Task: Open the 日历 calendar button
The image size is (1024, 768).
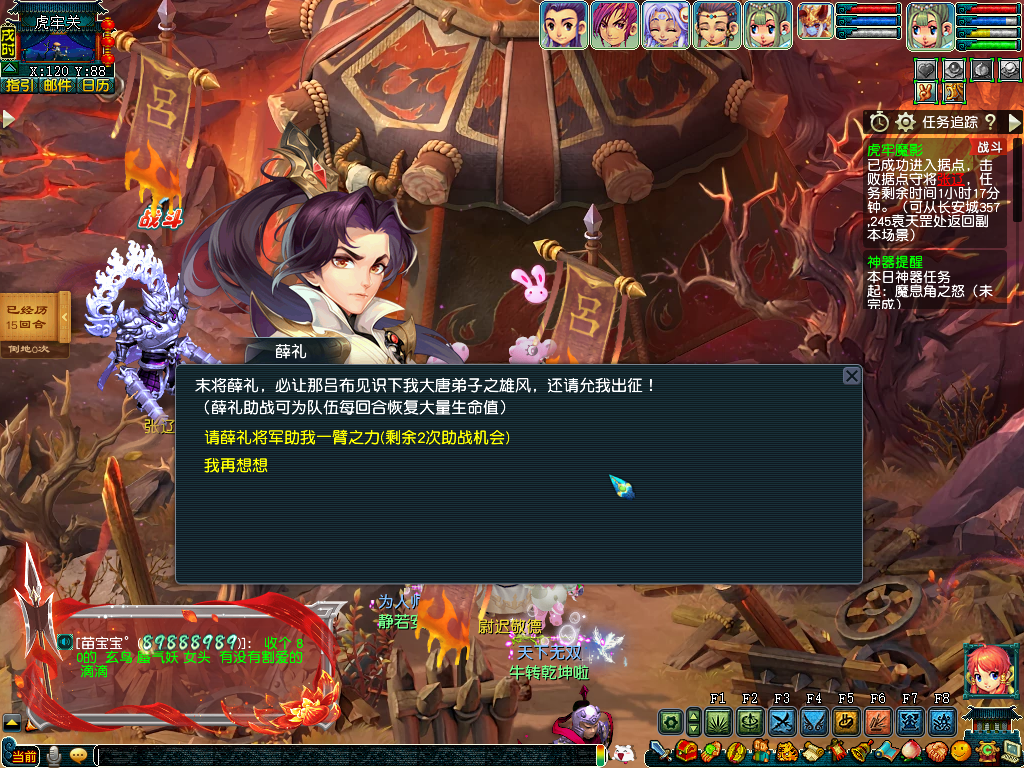Action: click(96, 86)
